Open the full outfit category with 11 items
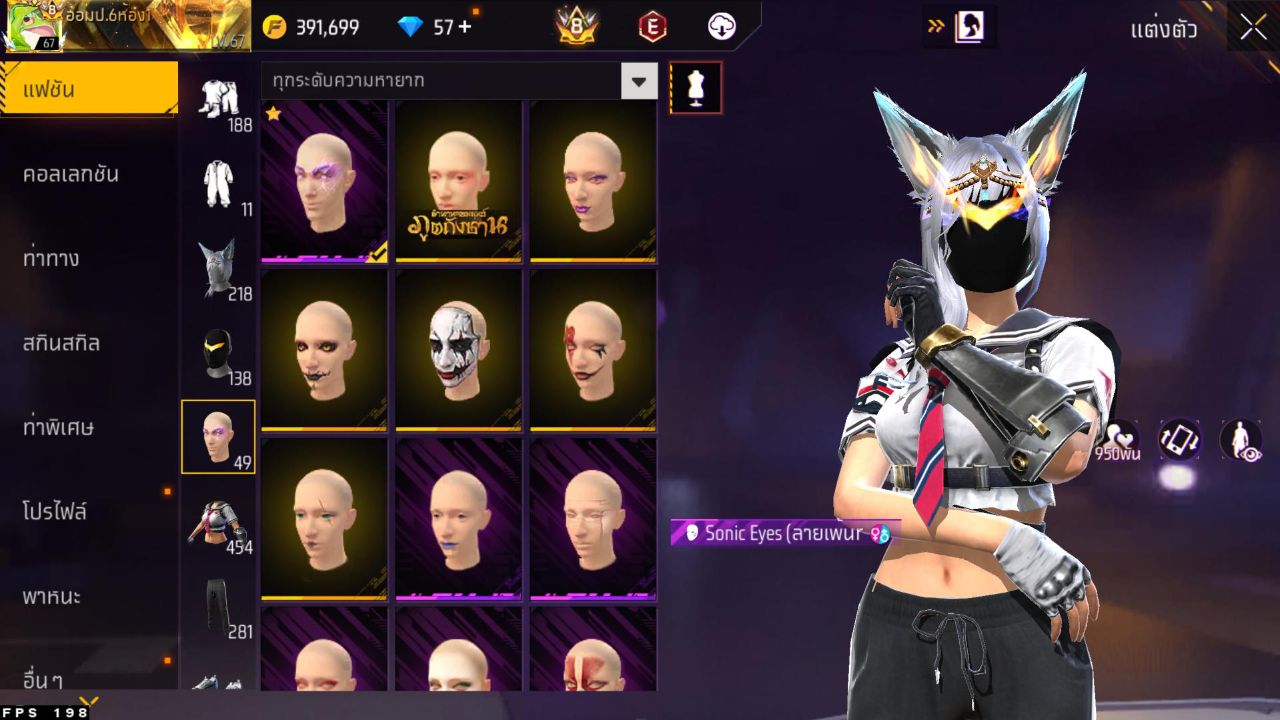The image size is (1280, 720). [220, 180]
